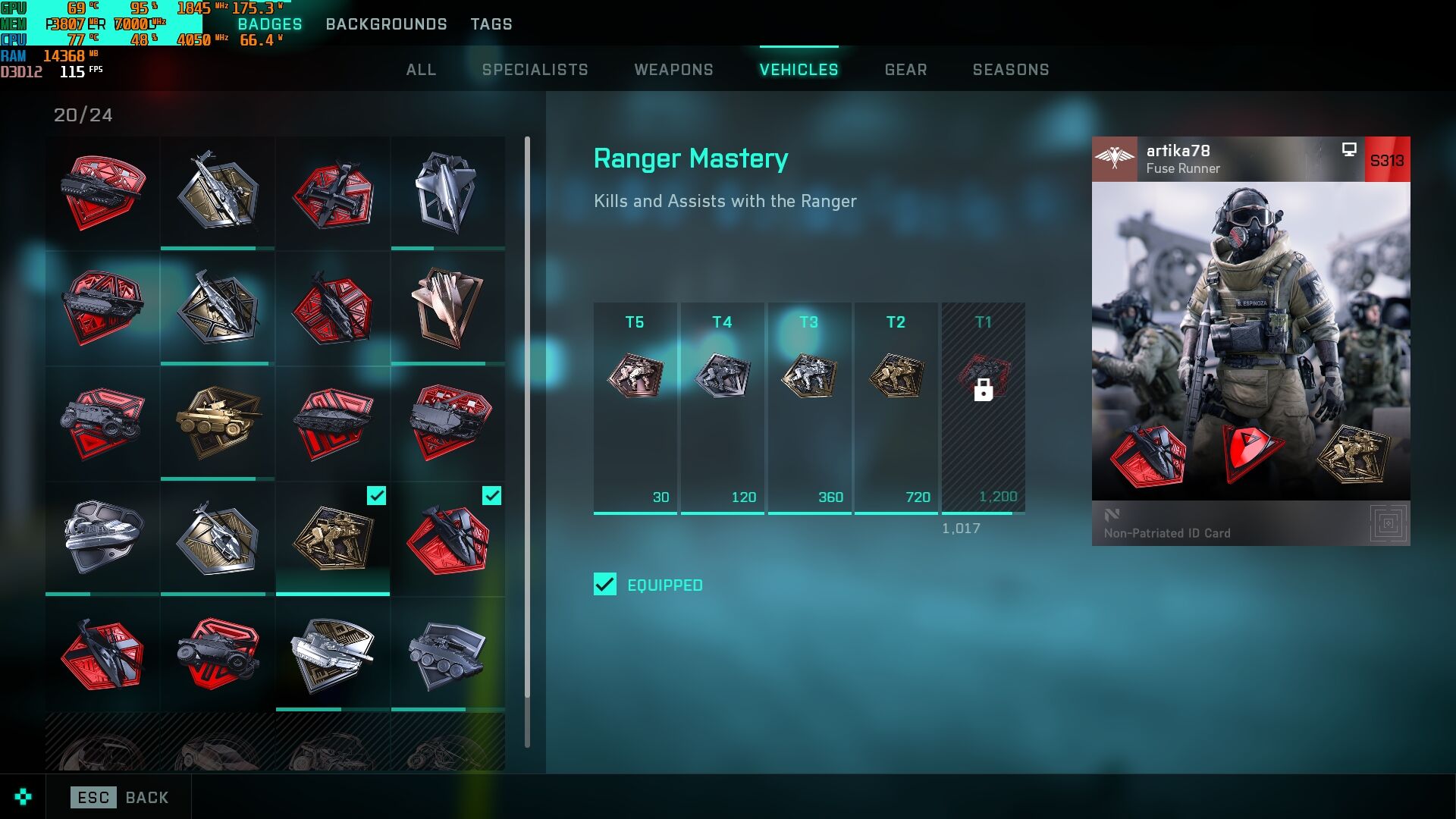Select the gold Ranger robot dog badge
Screen dimensions: 1456x819
pyautogui.click(x=333, y=538)
